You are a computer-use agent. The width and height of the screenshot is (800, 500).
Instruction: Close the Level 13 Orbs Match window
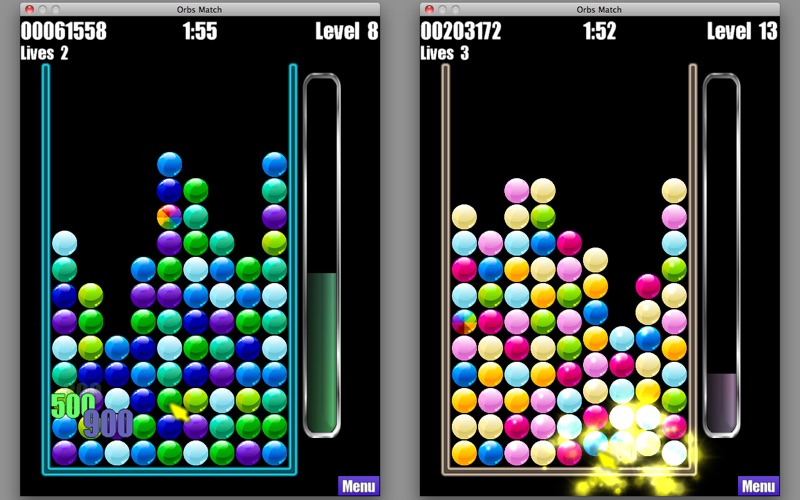point(429,9)
